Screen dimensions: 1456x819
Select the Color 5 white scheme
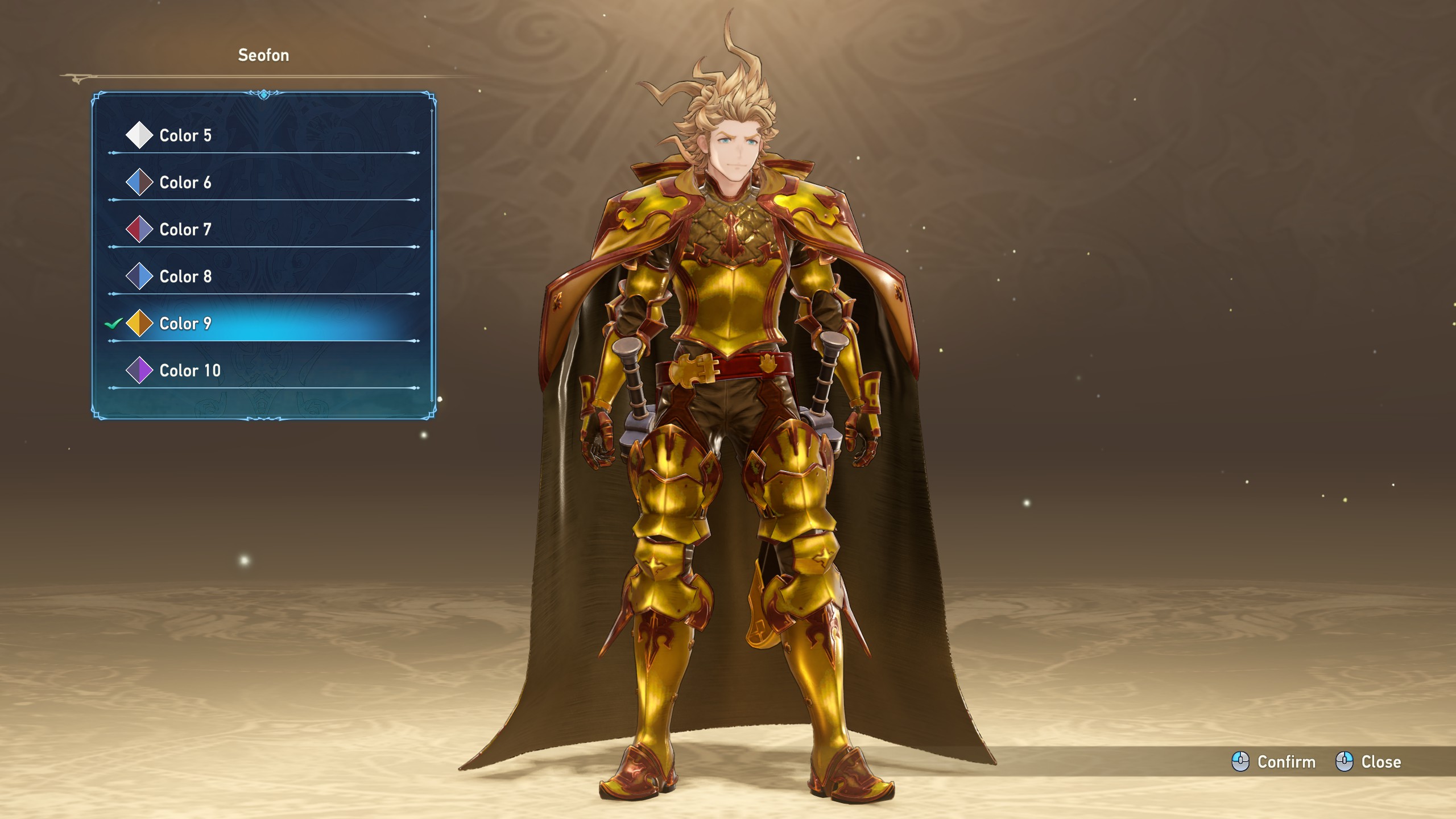185,135
